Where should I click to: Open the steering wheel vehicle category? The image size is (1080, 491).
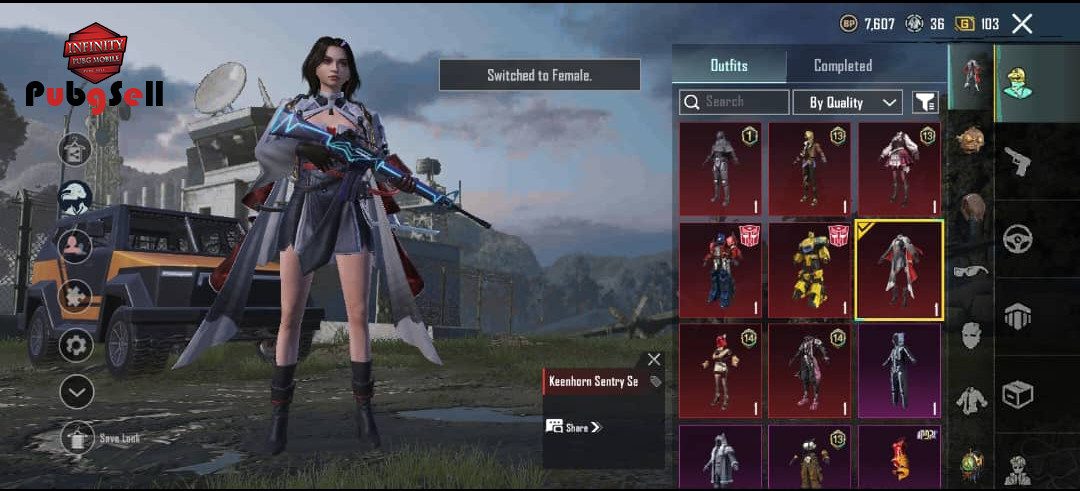pos(1017,239)
